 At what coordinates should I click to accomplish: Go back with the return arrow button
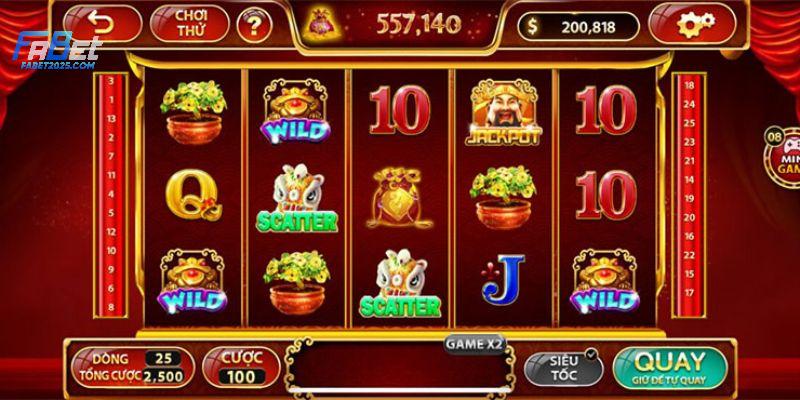pyautogui.click(x=101, y=21)
